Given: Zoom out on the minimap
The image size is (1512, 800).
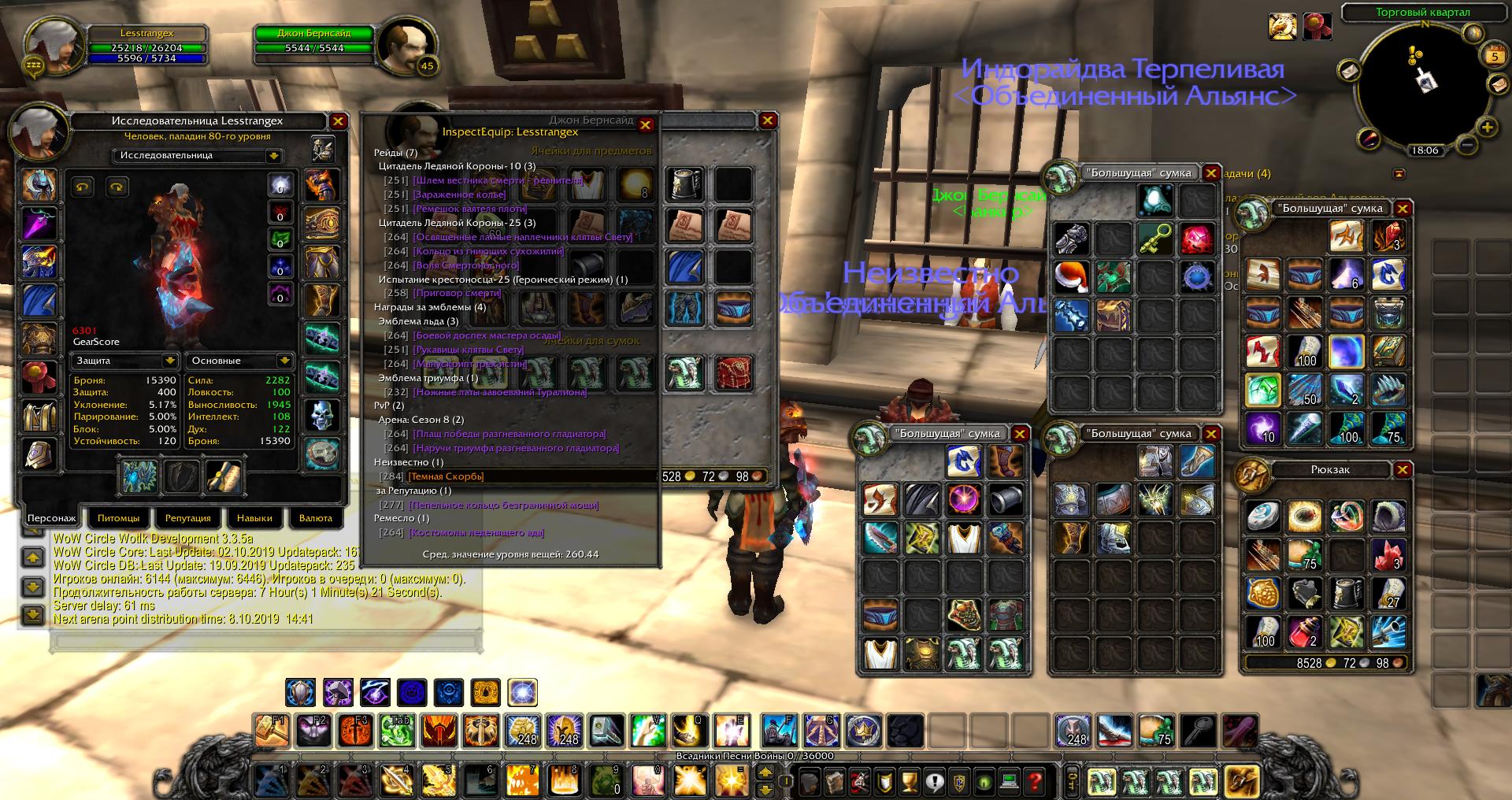Looking at the screenshot, I should click(x=1466, y=145).
